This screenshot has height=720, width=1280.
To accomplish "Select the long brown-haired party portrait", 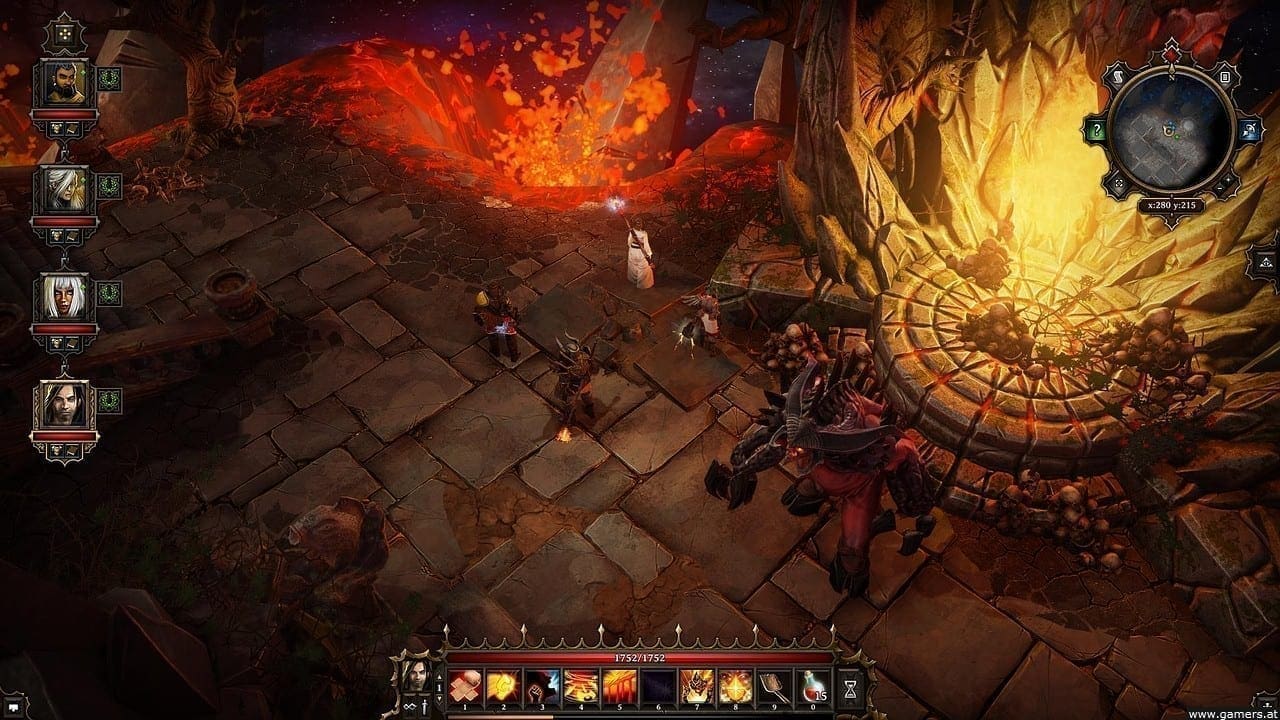I will (x=63, y=404).
